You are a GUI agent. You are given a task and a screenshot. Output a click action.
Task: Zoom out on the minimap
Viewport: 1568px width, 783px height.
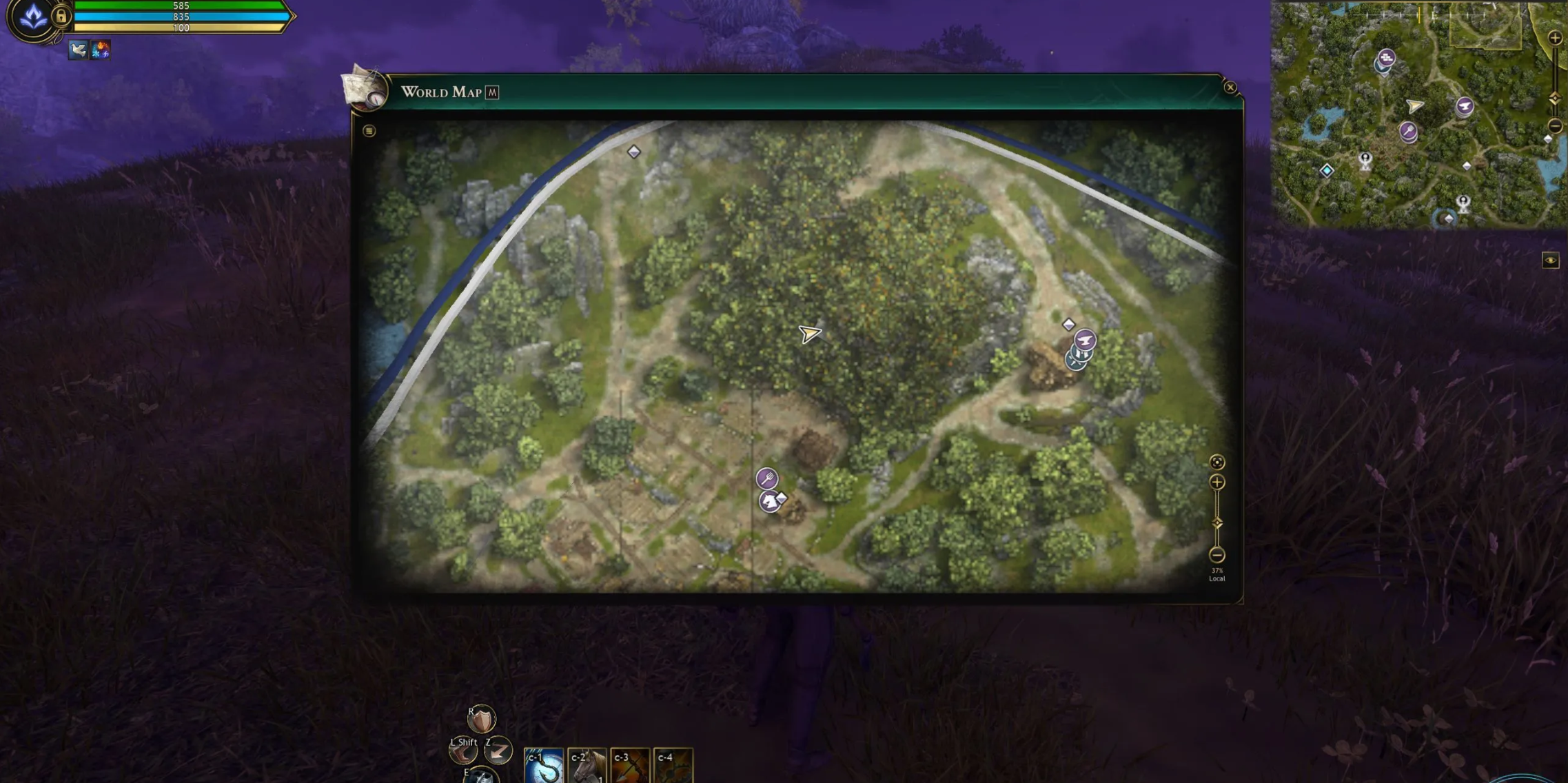[1555, 126]
